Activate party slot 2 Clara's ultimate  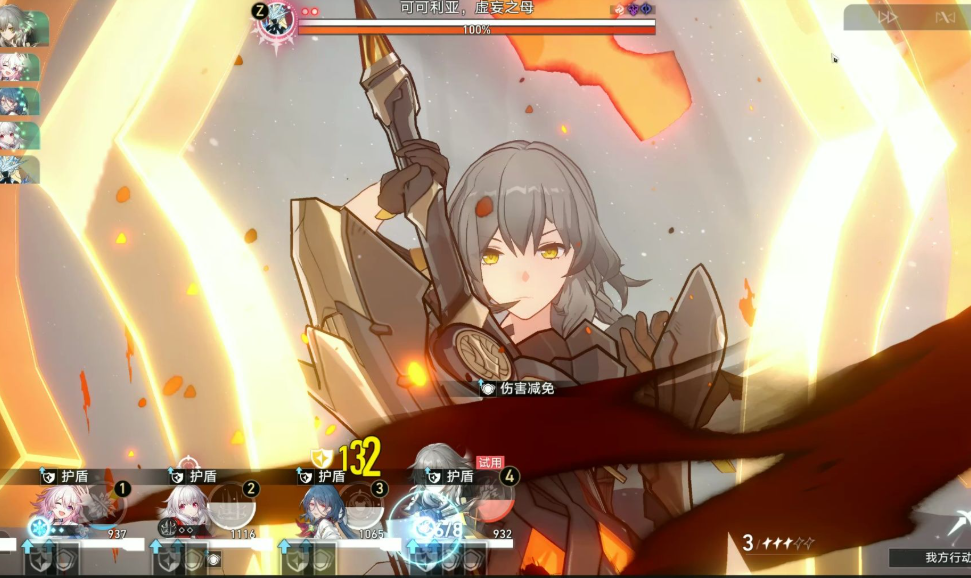[232, 504]
